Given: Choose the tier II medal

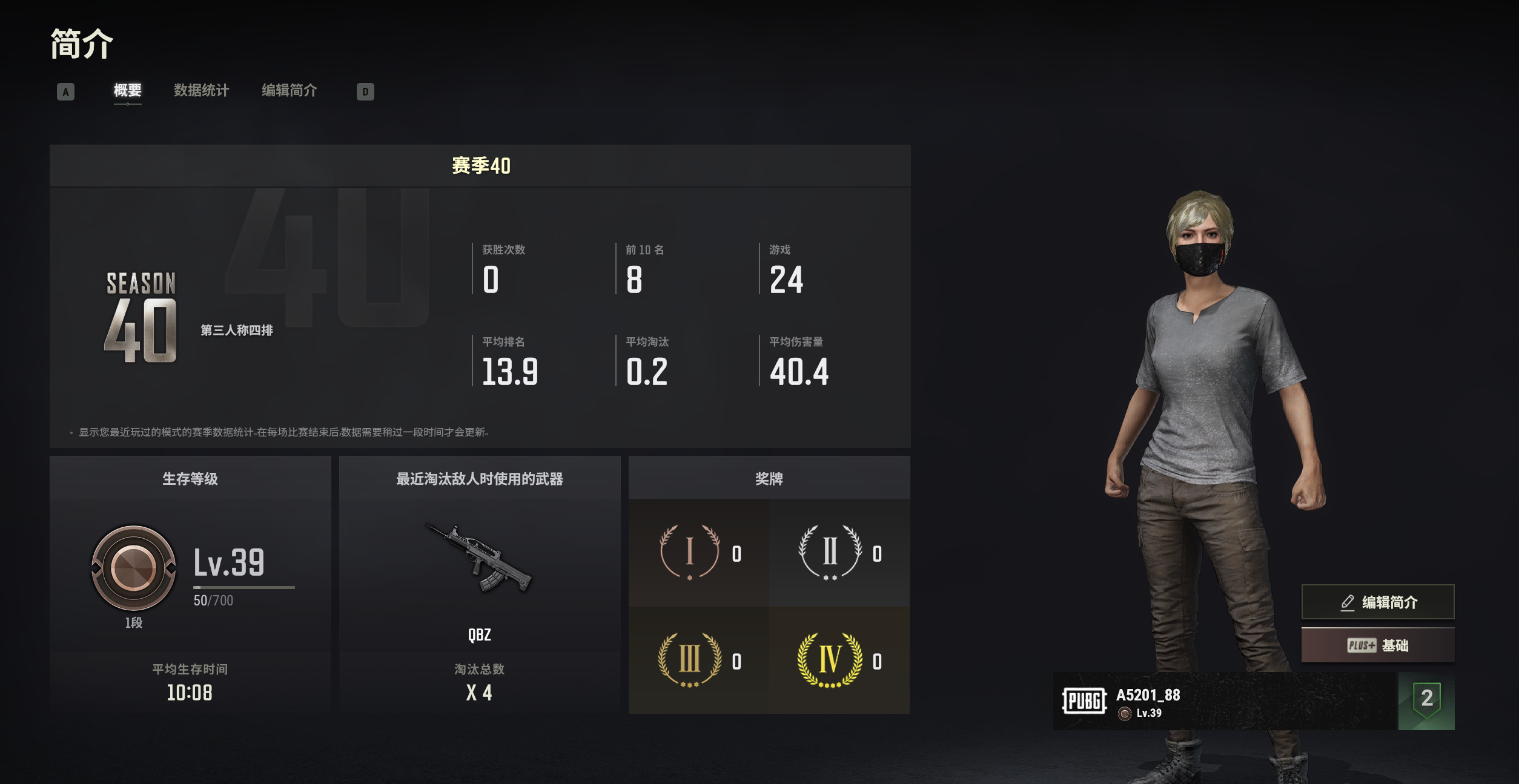Looking at the screenshot, I should click(x=830, y=552).
